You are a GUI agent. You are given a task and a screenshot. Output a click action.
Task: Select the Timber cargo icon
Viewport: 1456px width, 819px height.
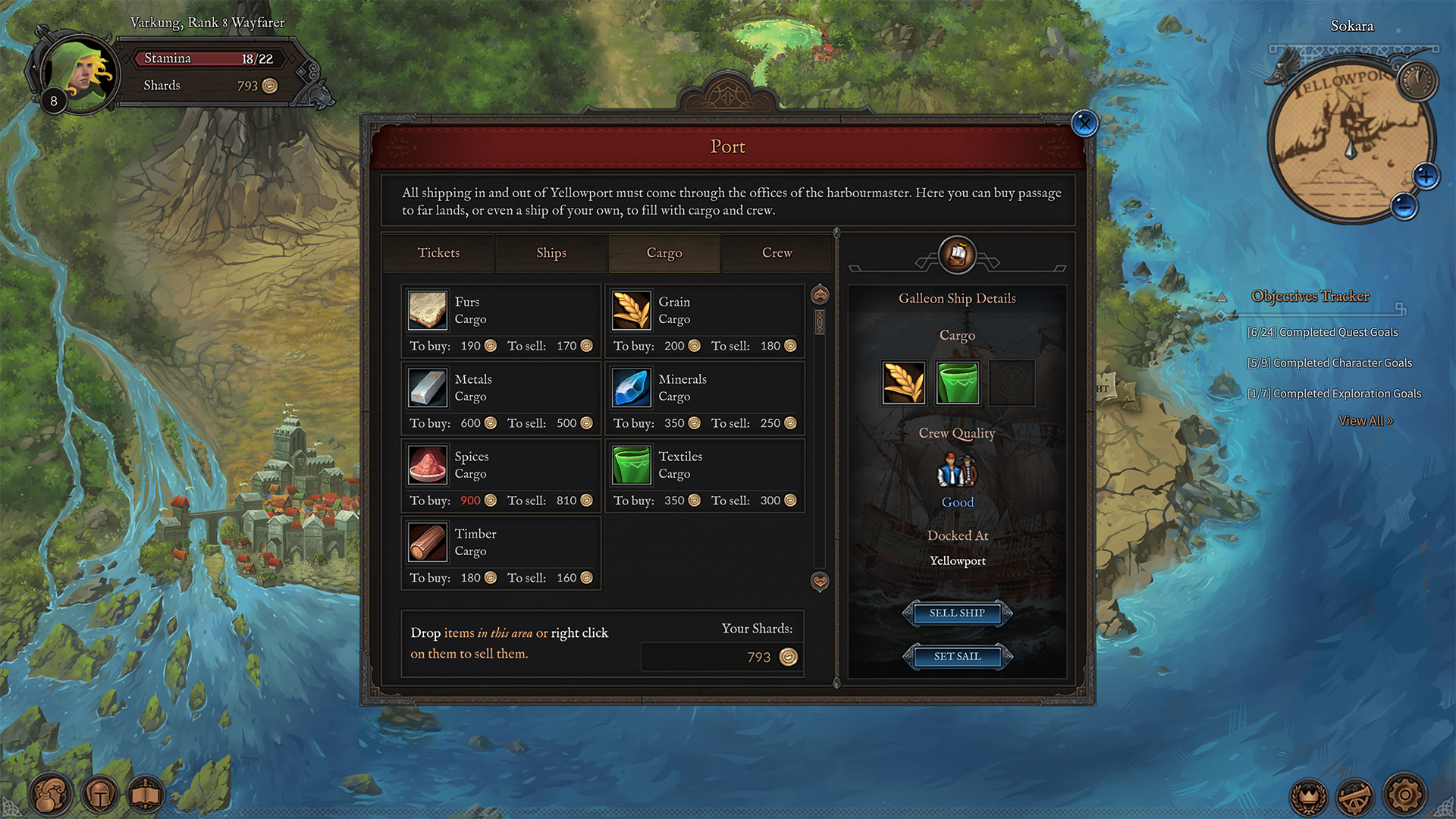coord(427,542)
